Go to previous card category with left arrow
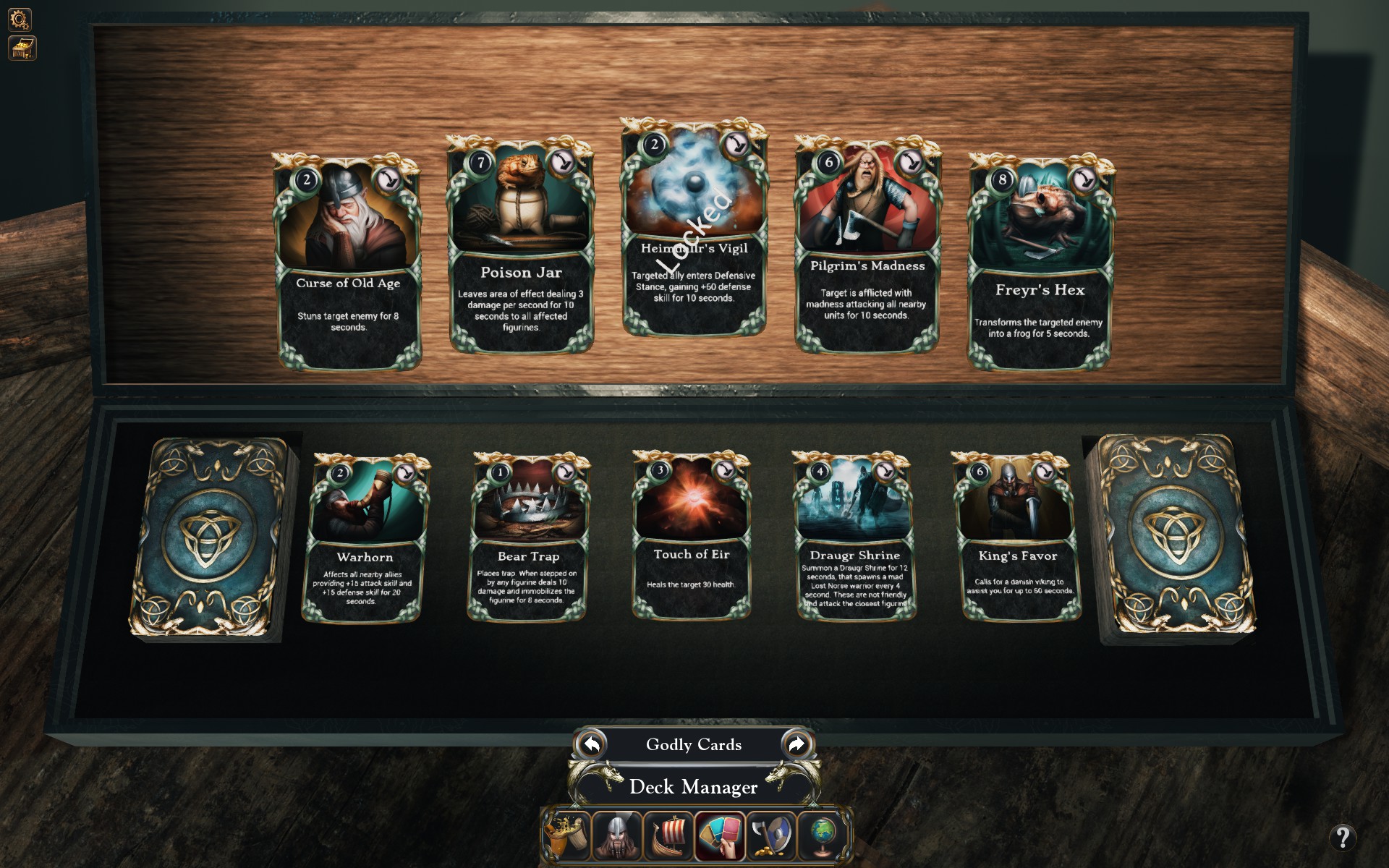The width and height of the screenshot is (1389, 868). point(592,744)
